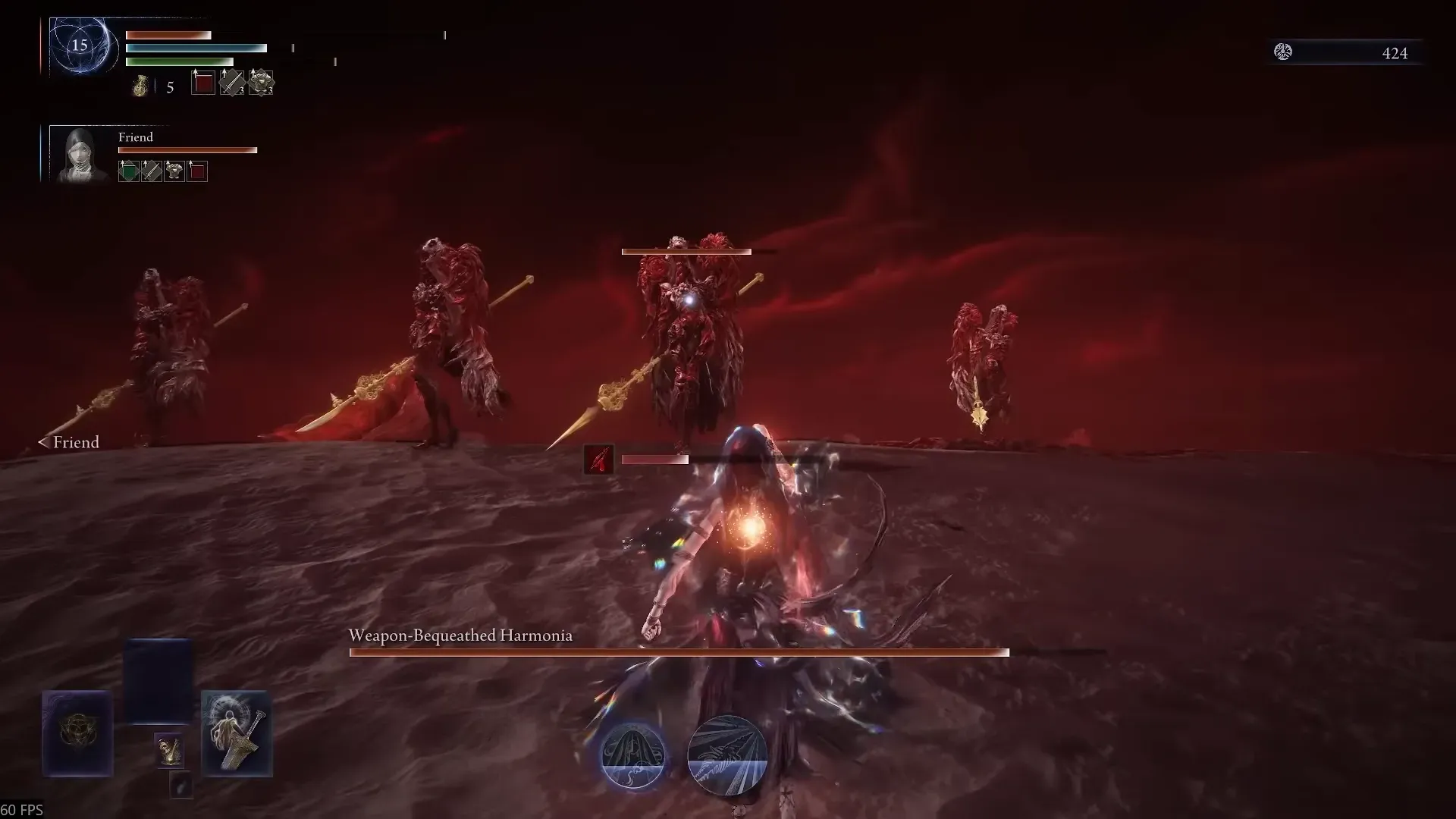The width and height of the screenshot is (1456, 819).
Task: Click Friend's orange health bar in the ally panel
Action: (x=186, y=150)
